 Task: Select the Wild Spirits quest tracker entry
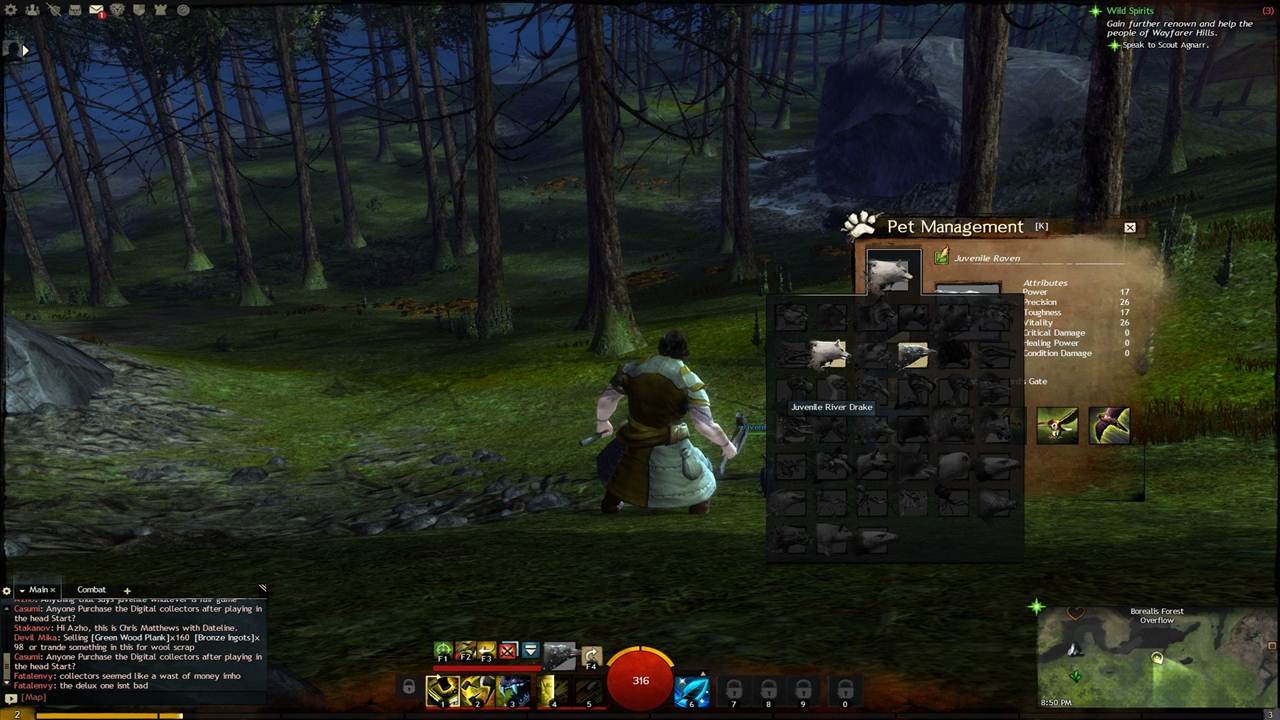(1129, 11)
